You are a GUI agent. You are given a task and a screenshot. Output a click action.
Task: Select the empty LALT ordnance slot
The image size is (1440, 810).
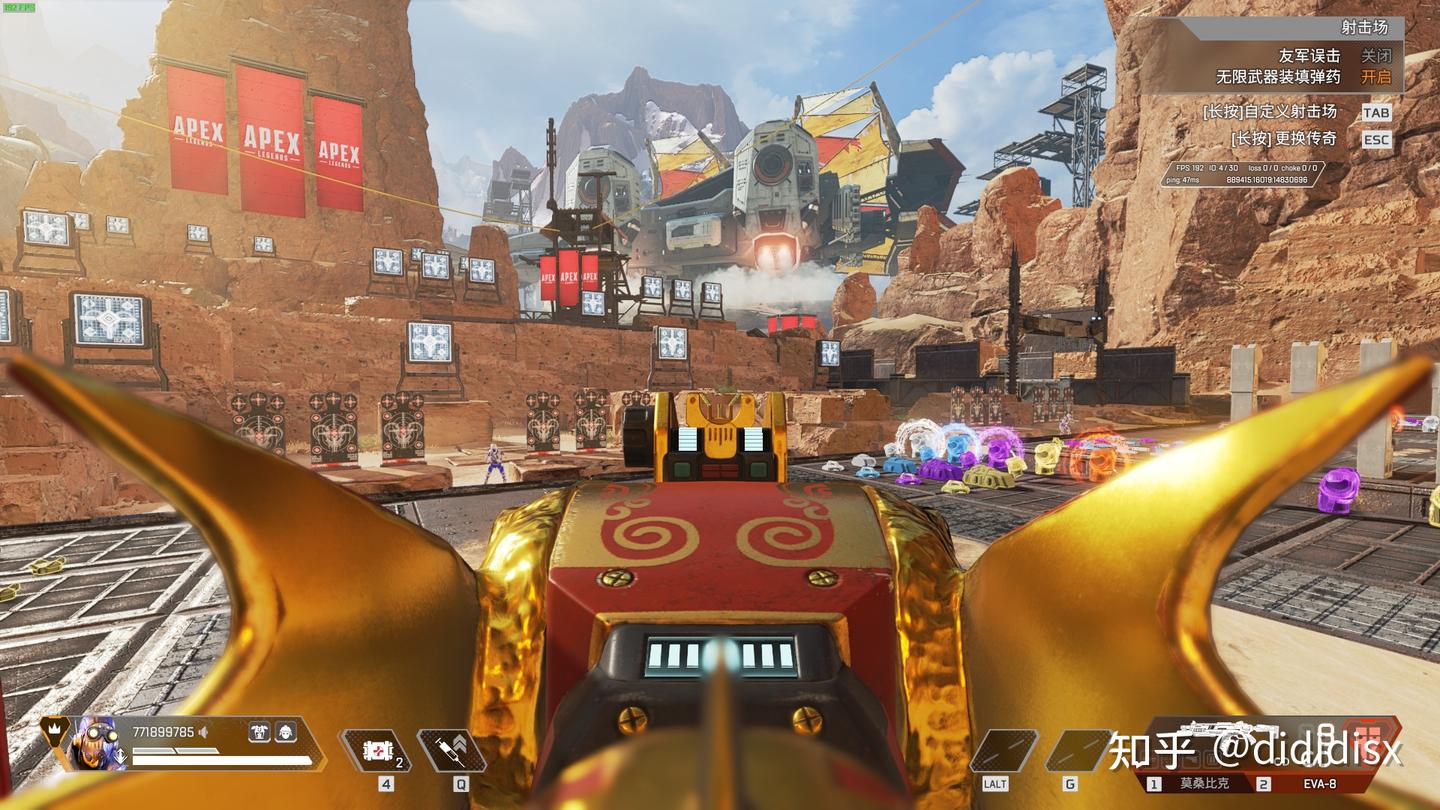pyautogui.click(x=1003, y=750)
